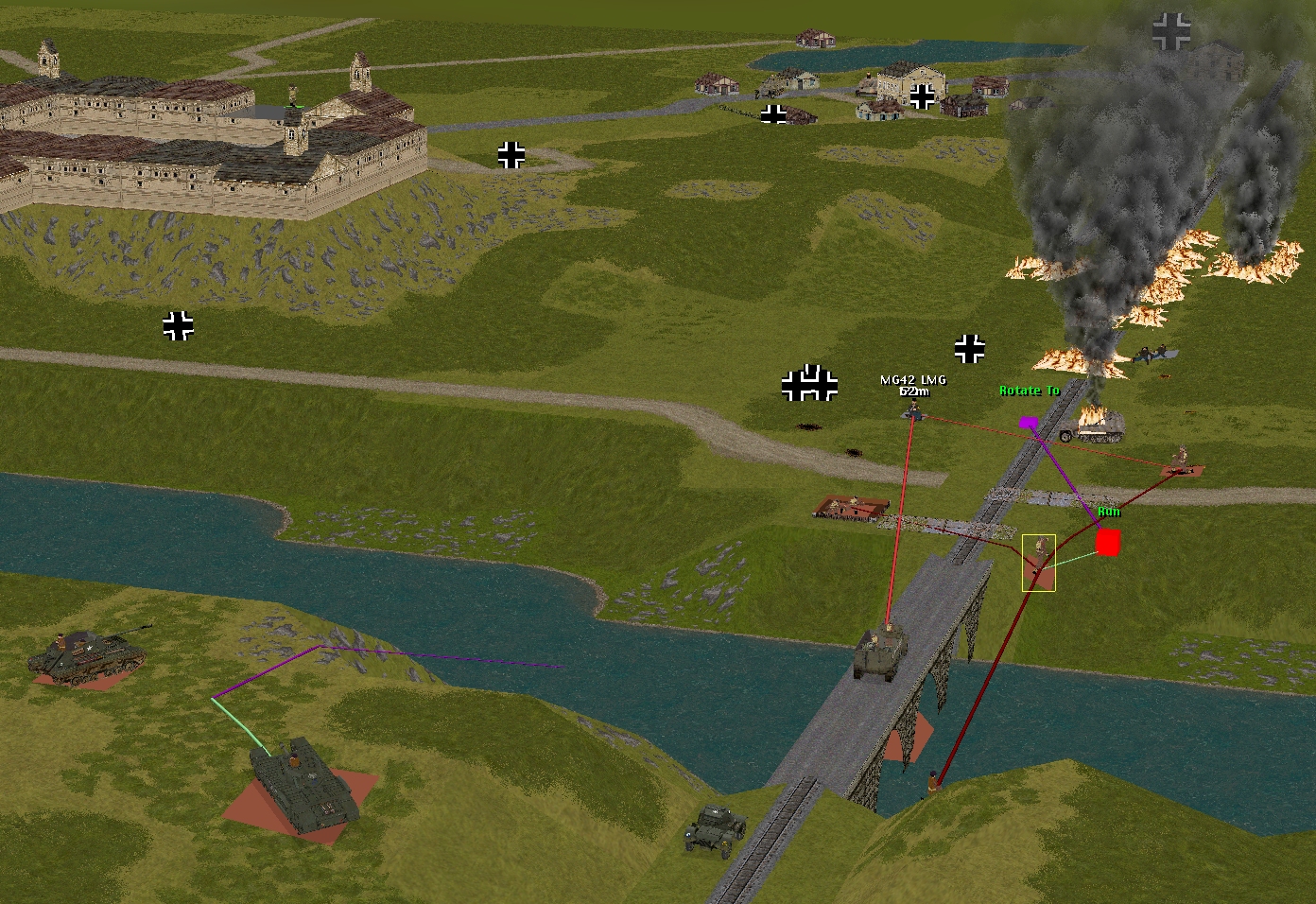Select the purple Rotate To waypoint marker

pos(1028,422)
